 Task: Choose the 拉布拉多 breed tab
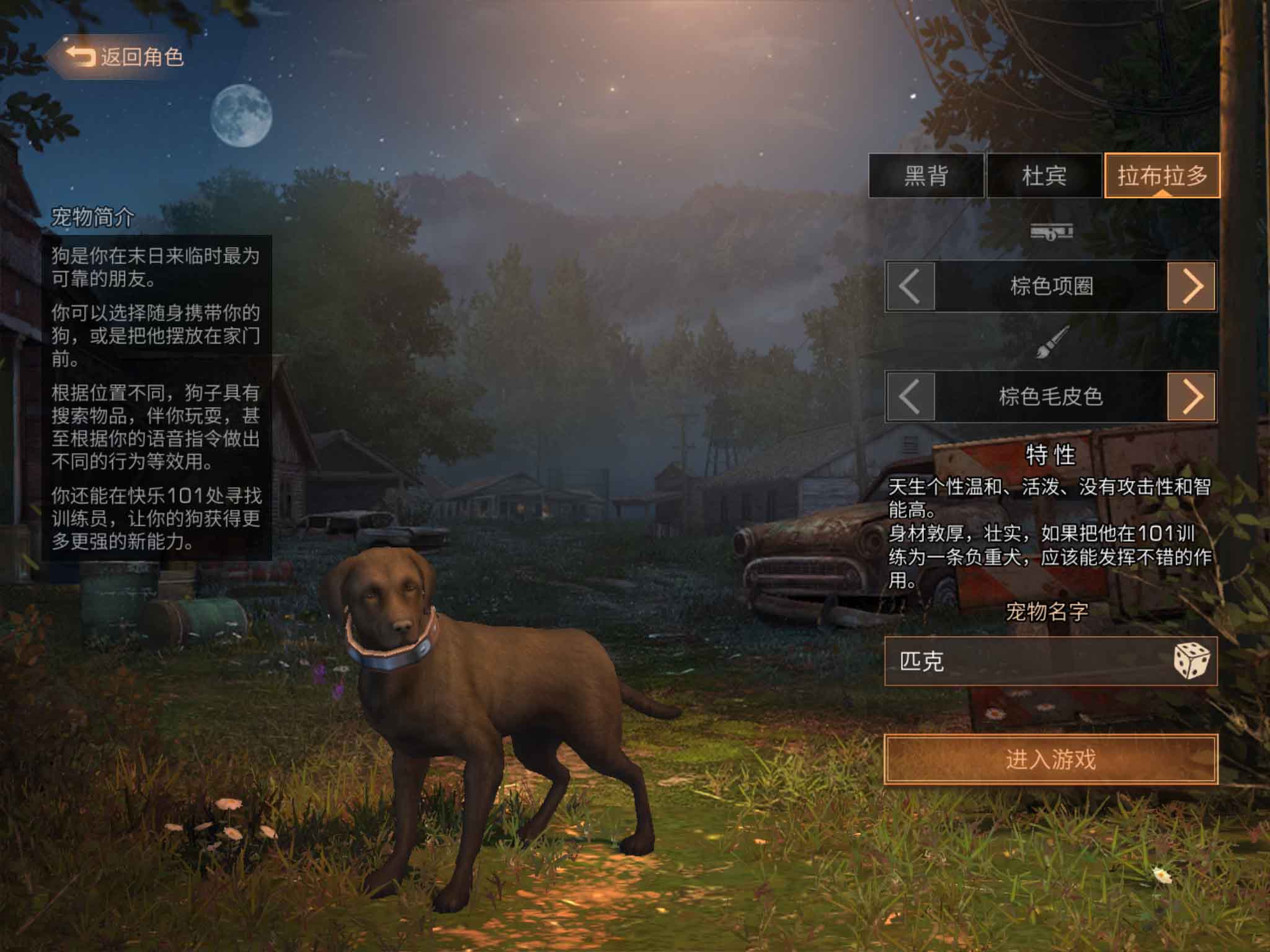(1162, 176)
